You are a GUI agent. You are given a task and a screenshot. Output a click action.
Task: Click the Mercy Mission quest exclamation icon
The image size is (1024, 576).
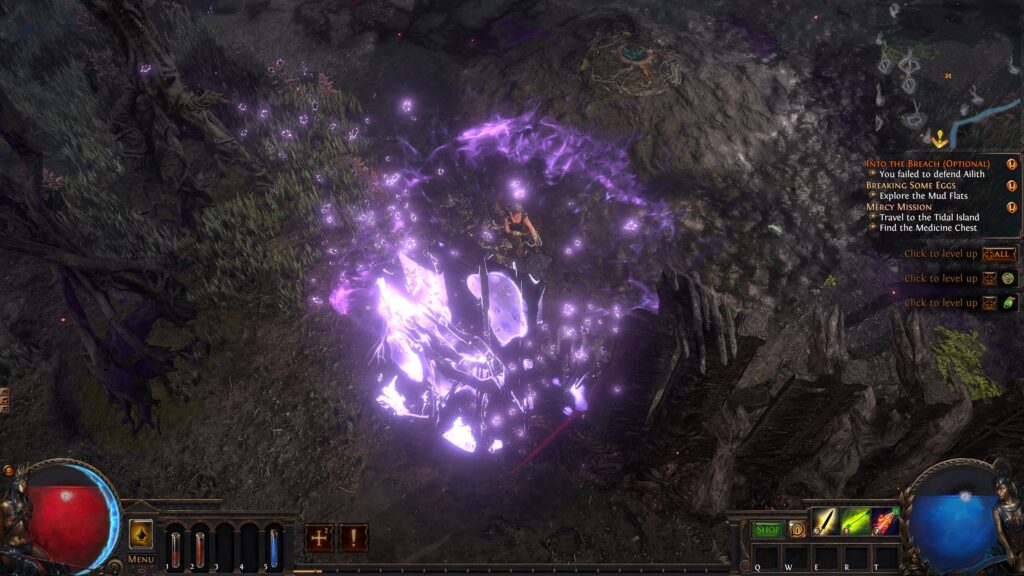[x=1011, y=207]
